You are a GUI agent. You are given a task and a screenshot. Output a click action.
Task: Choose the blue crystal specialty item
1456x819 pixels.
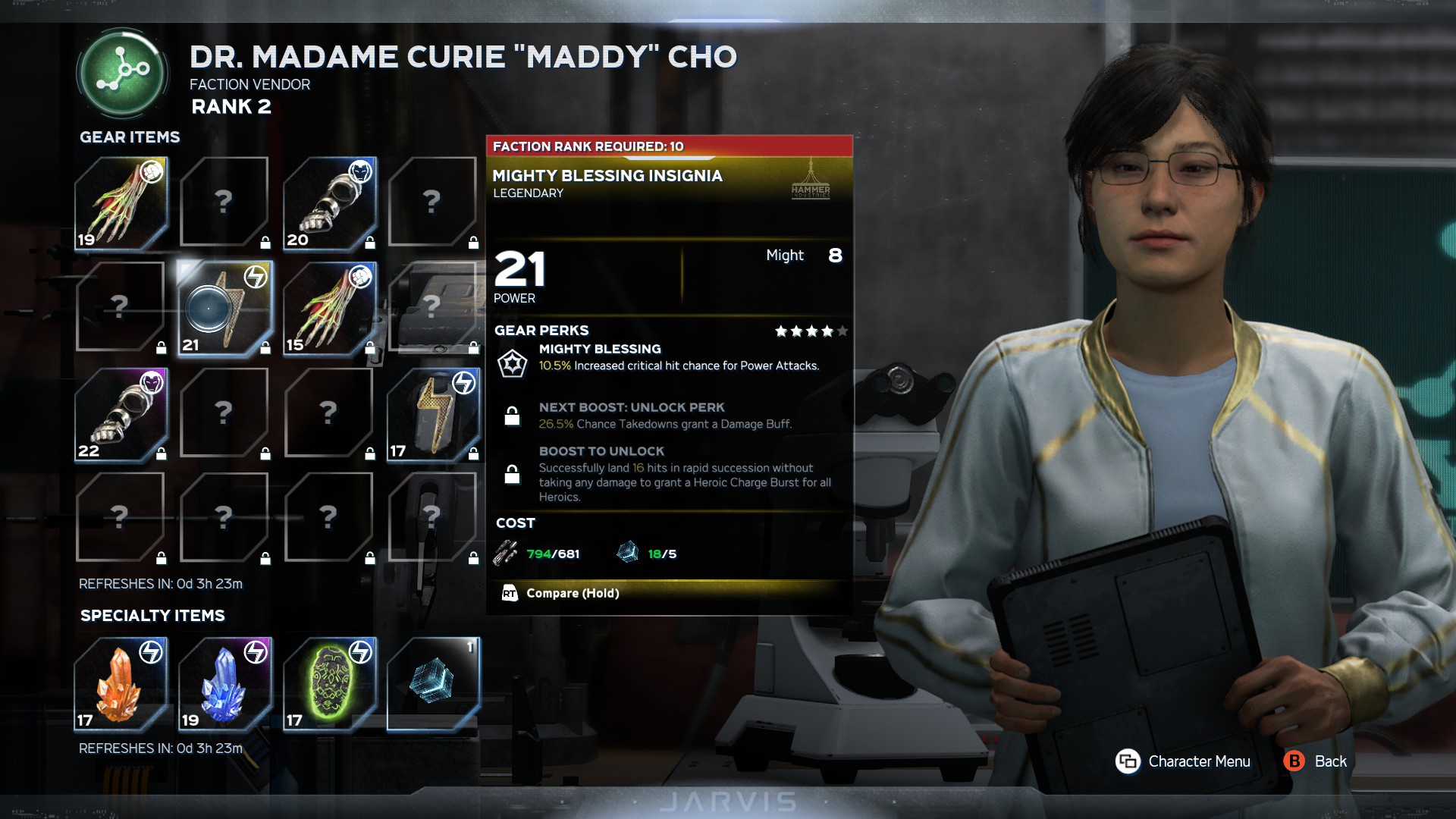[x=224, y=683]
